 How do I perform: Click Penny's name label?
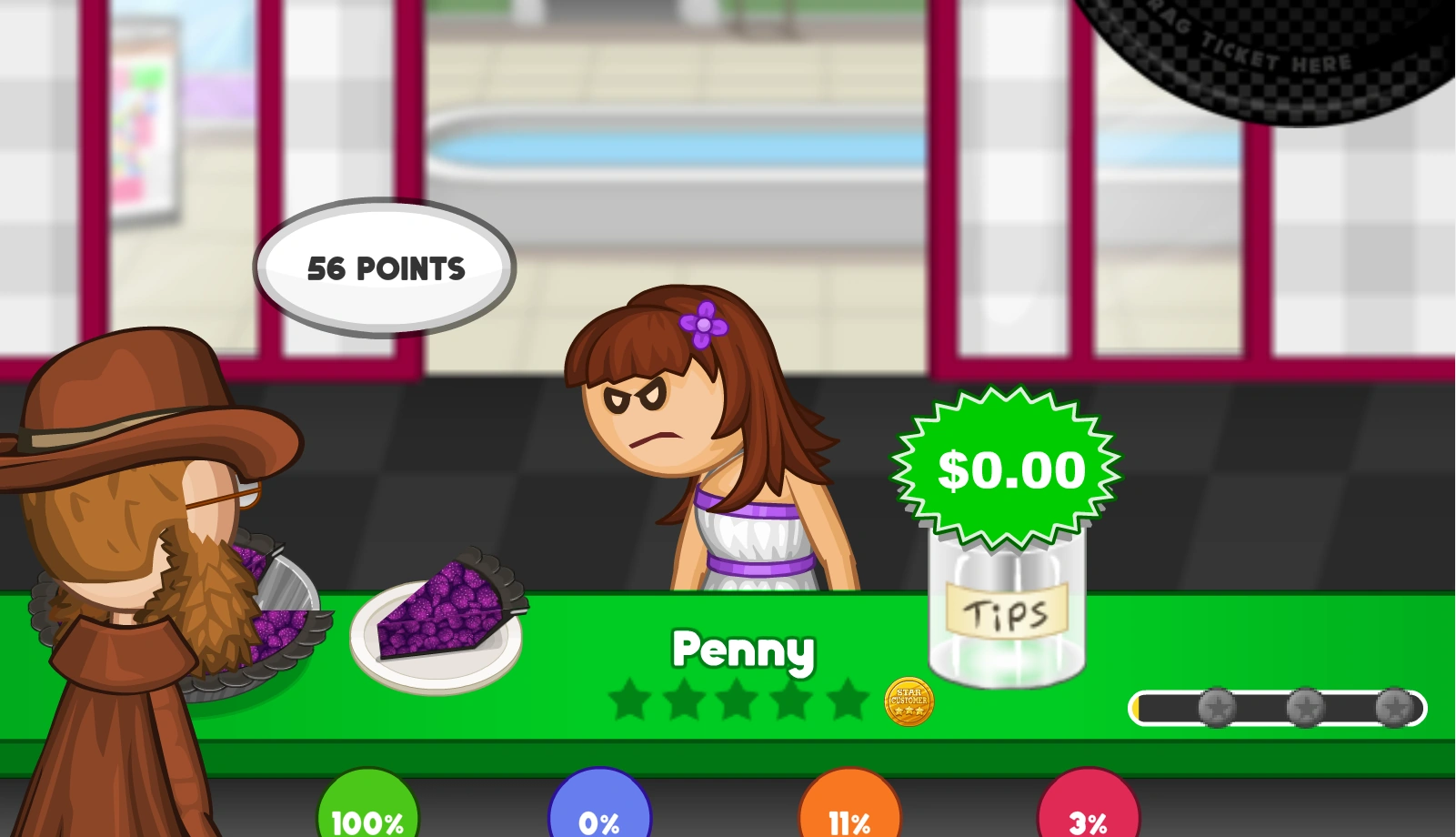pos(744,650)
